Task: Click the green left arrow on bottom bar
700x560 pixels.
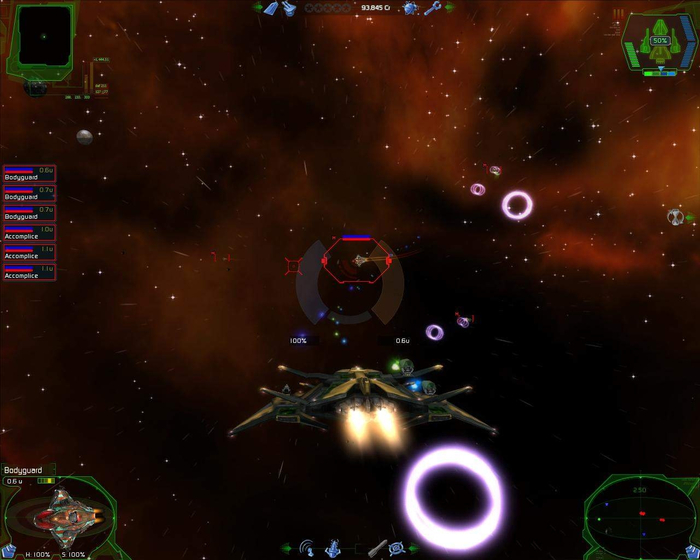Action: (287, 548)
